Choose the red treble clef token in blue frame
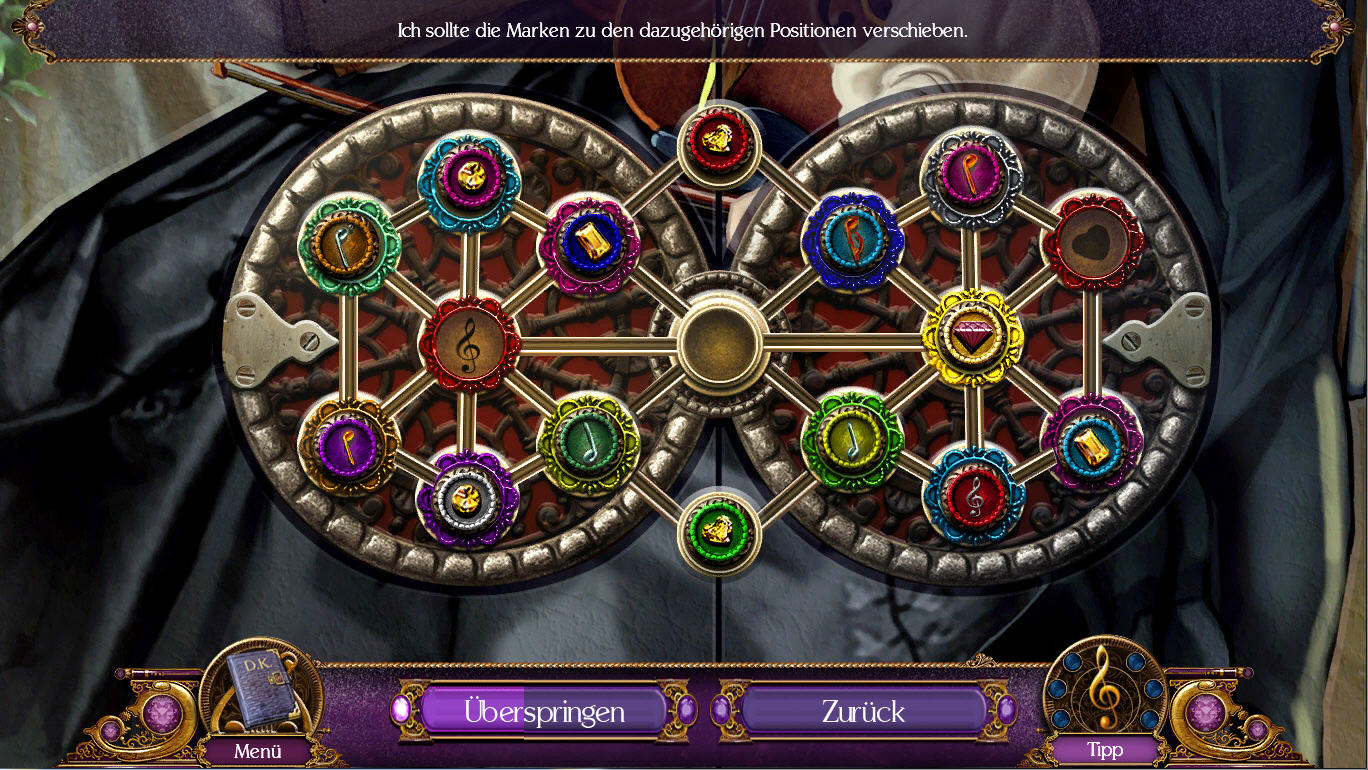 coord(974,495)
